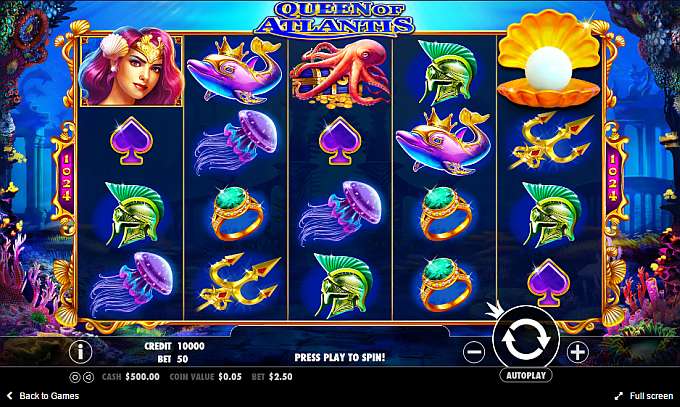Spin the reels with the circular arrows button
The image size is (680, 407).
pos(526,340)
